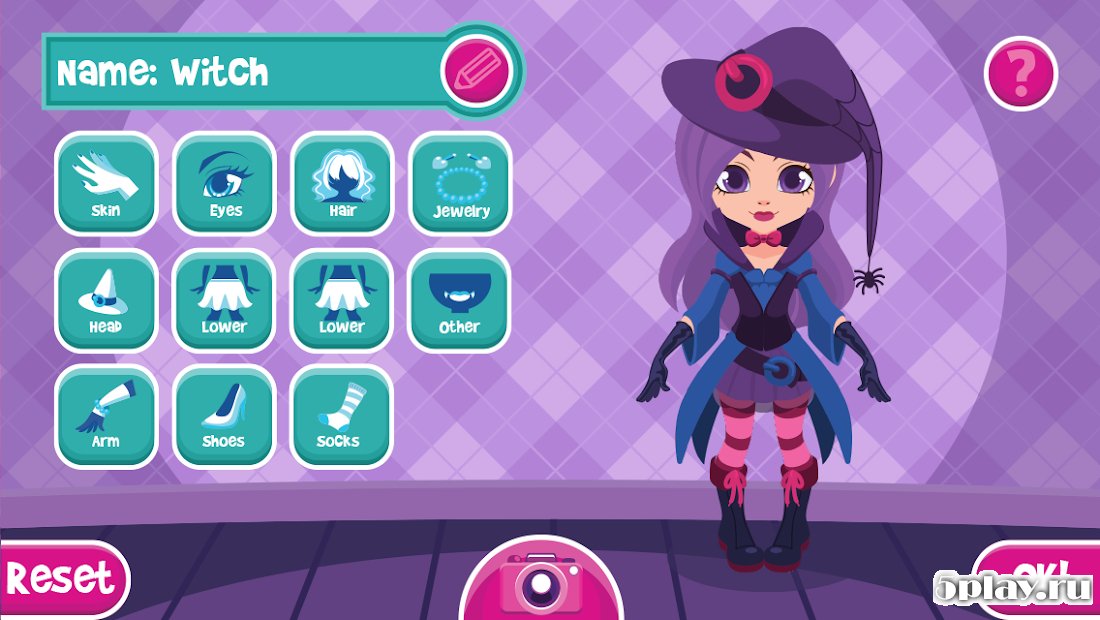Screen dimensions: 1100x620
Task: Reset the character's outfit
Action: tap(60, 578)
